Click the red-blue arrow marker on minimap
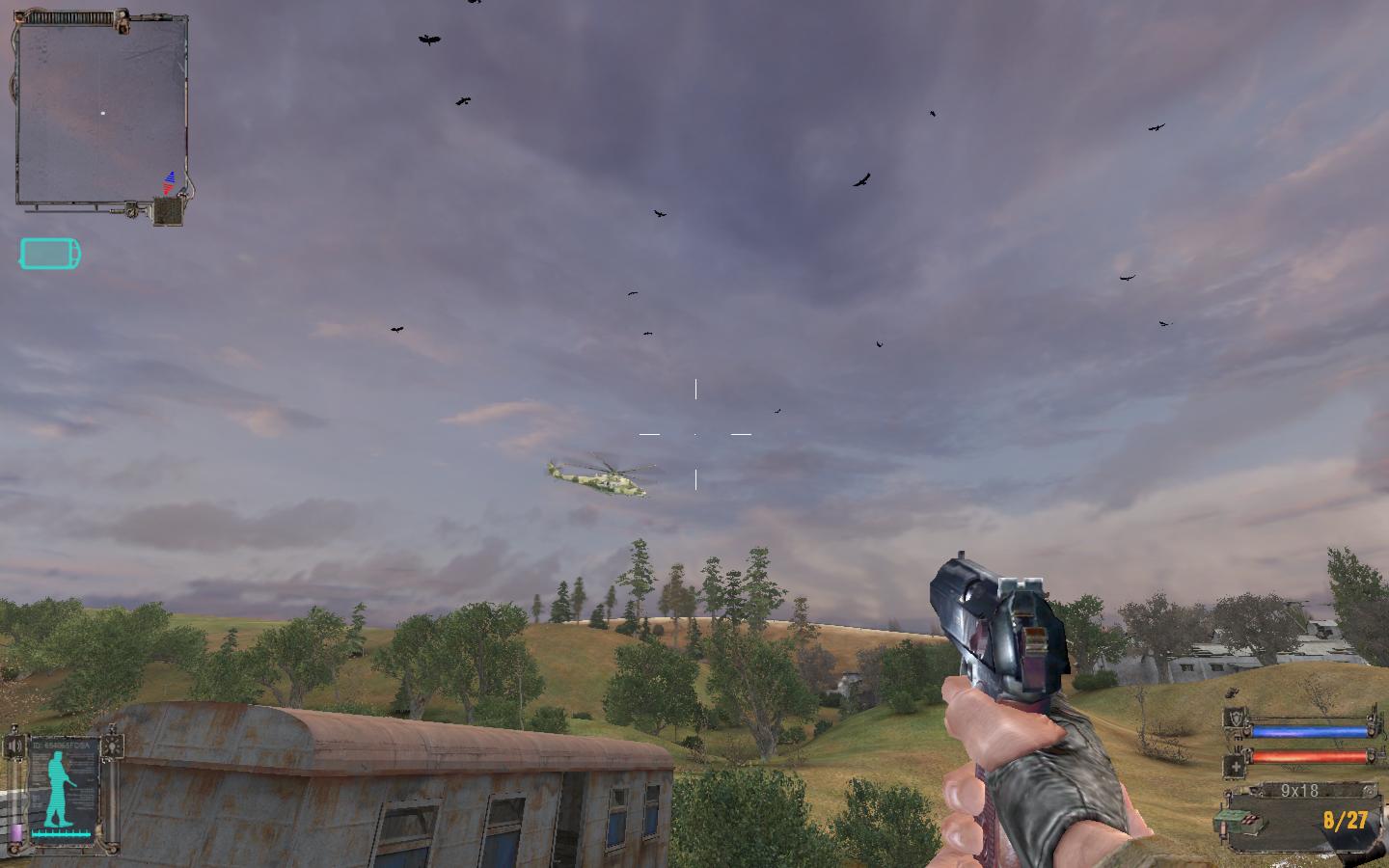Image resolution: width=1389 pixels, height=868 pixels. pos(170,182)
